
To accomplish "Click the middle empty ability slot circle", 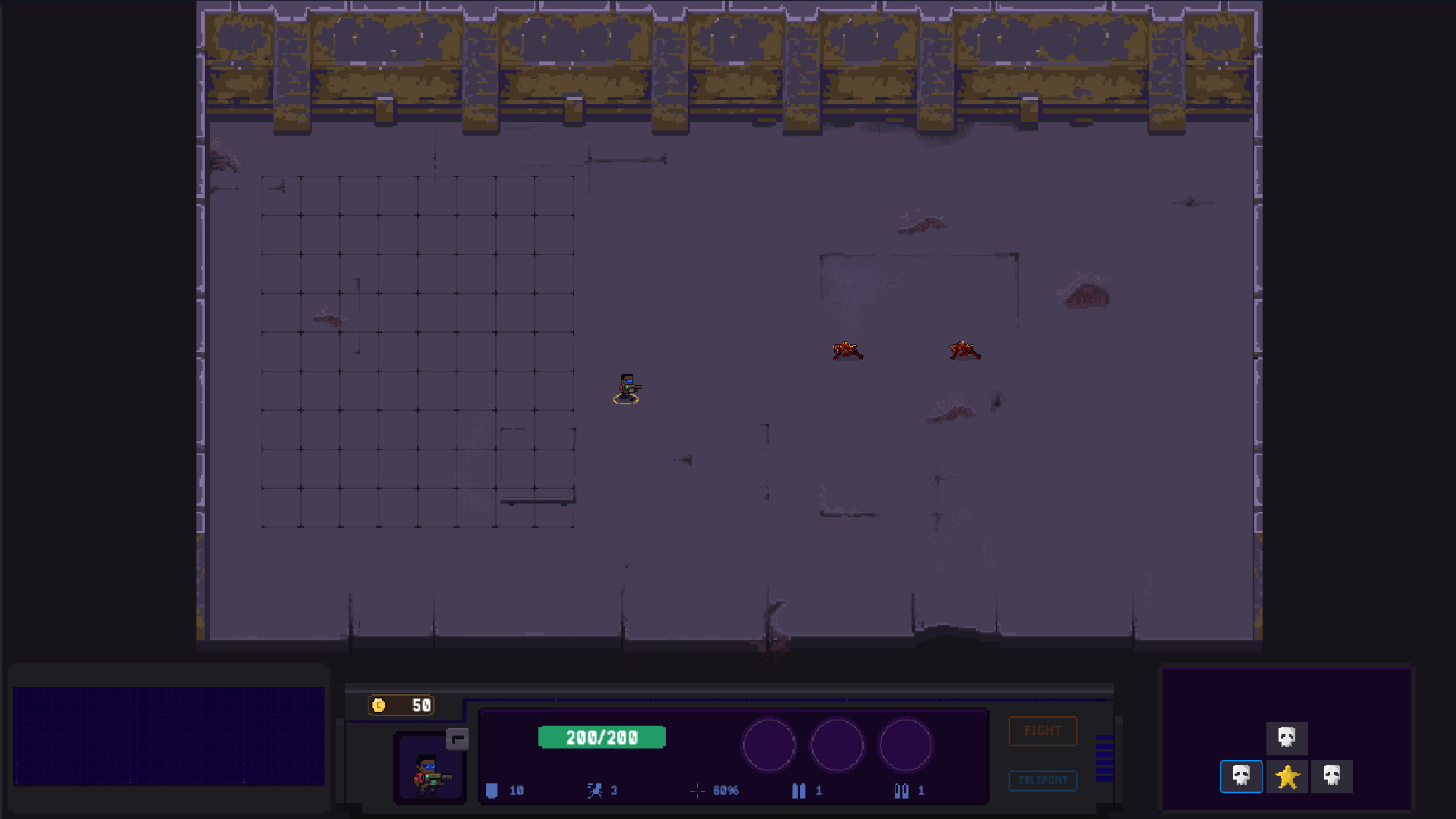I will tap(836, 745).
